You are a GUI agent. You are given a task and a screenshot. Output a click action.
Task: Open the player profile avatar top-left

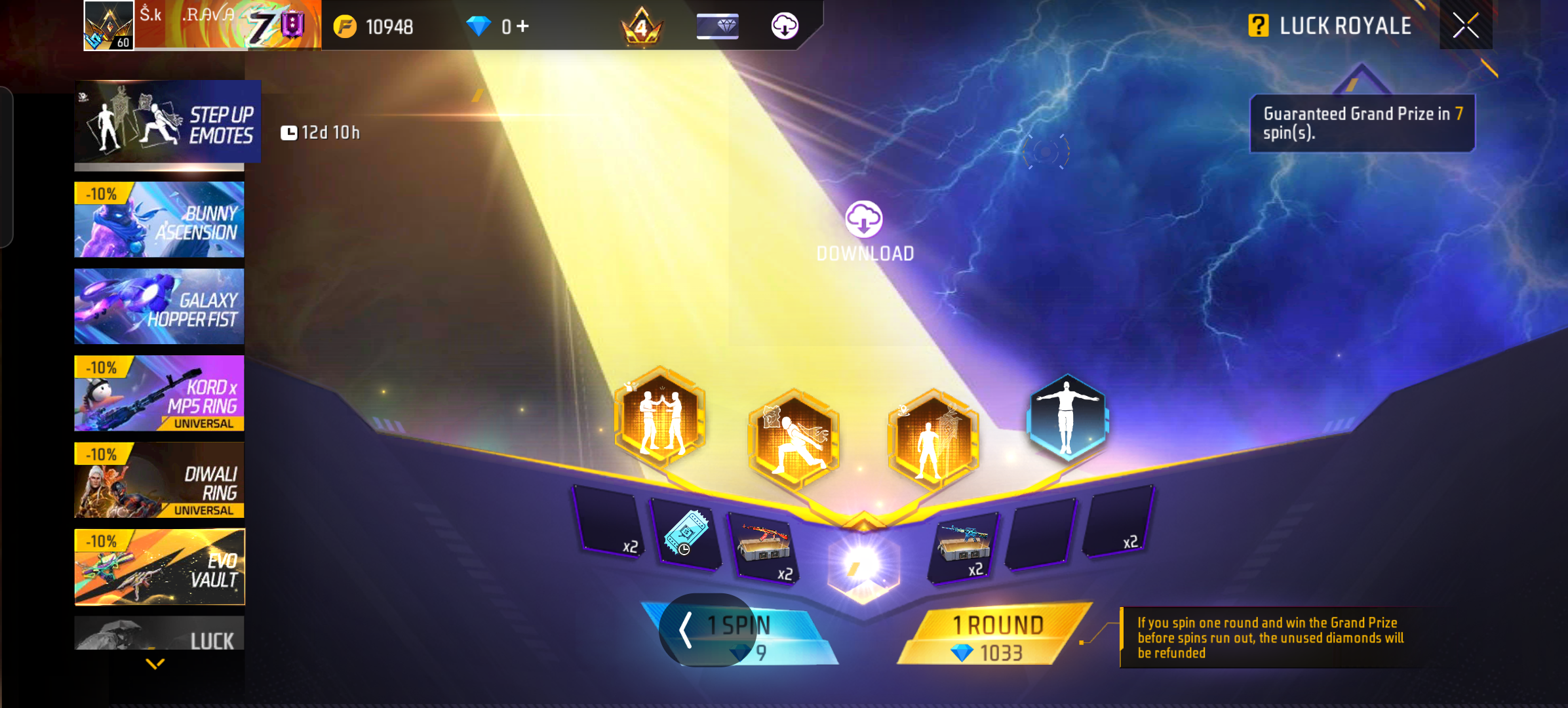coord(107,26)
